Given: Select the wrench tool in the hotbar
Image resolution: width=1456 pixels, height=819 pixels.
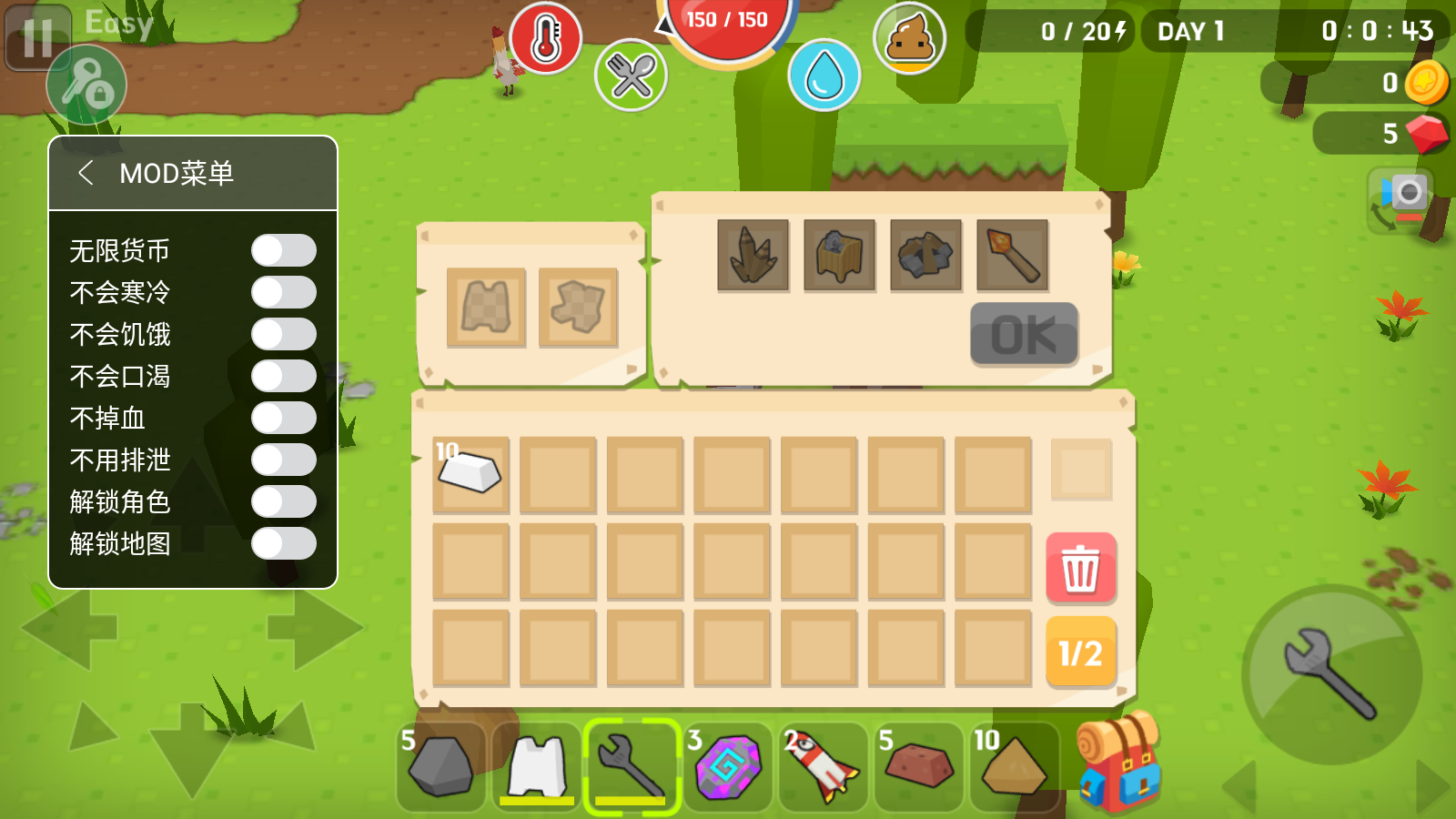Looking at the screenshot, I should (x=633, y=767).
